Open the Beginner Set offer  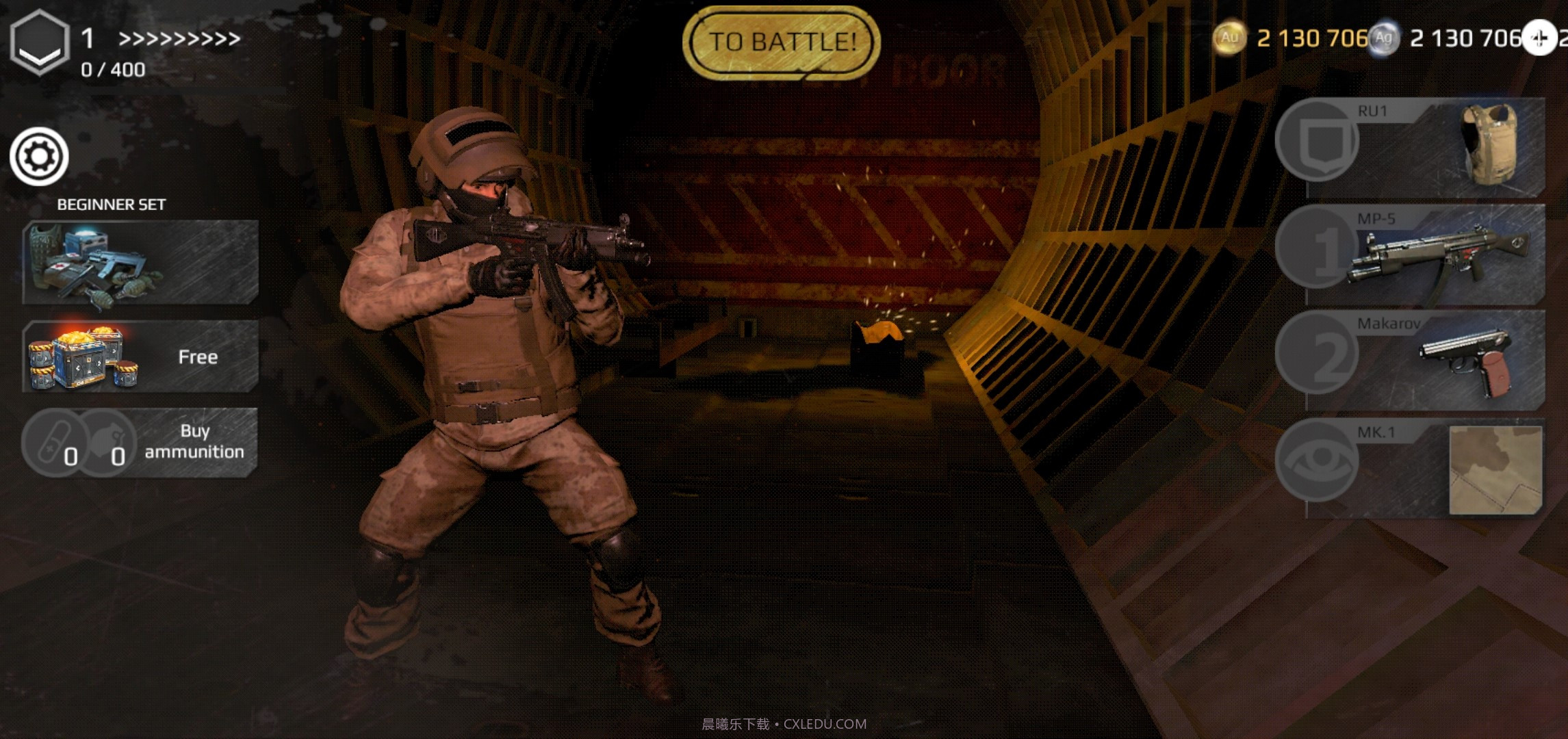140,262
